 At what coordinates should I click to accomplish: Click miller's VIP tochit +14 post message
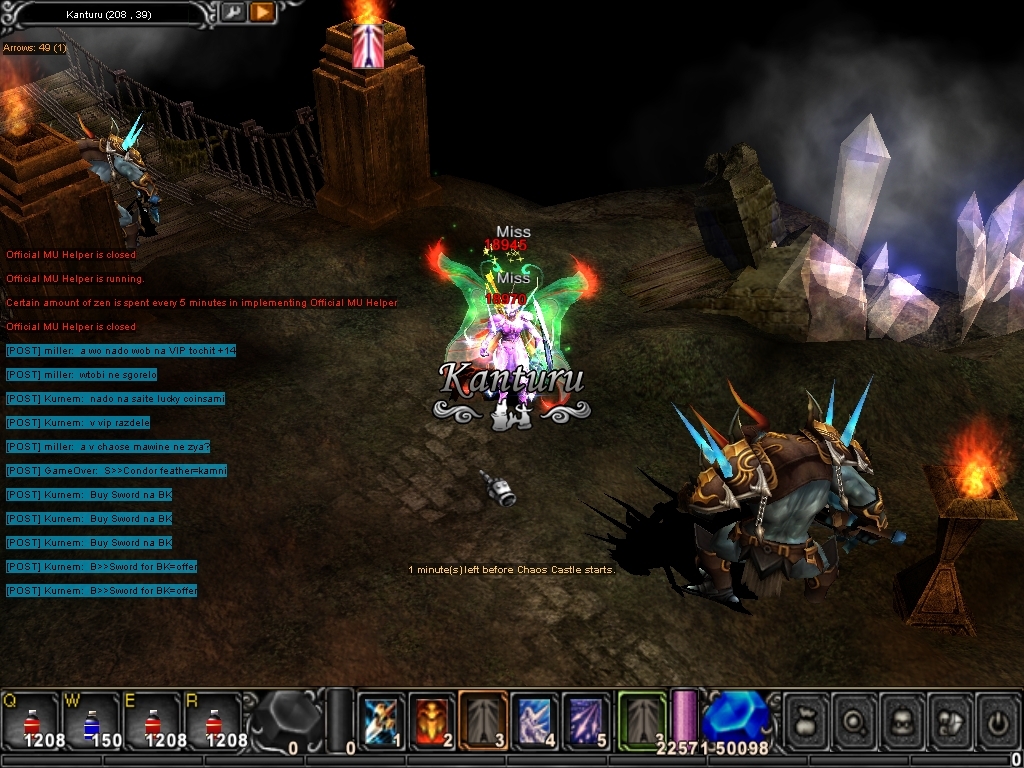[120, 351]
